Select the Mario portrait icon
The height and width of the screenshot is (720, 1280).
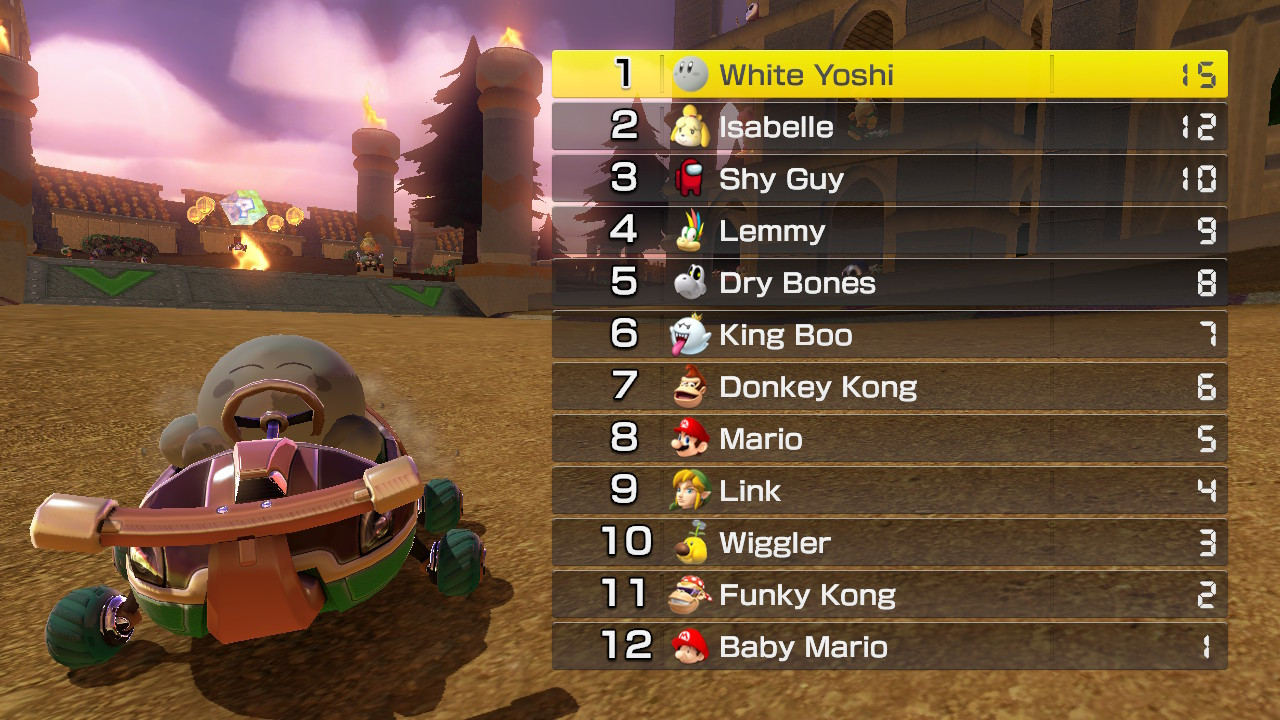692,439
